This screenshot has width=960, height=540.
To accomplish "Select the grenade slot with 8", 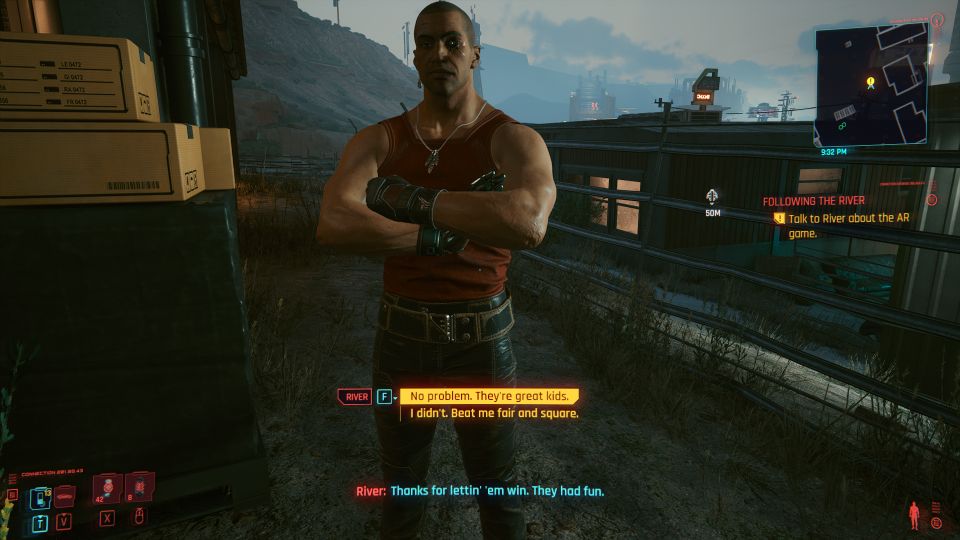I will [141, 489].
